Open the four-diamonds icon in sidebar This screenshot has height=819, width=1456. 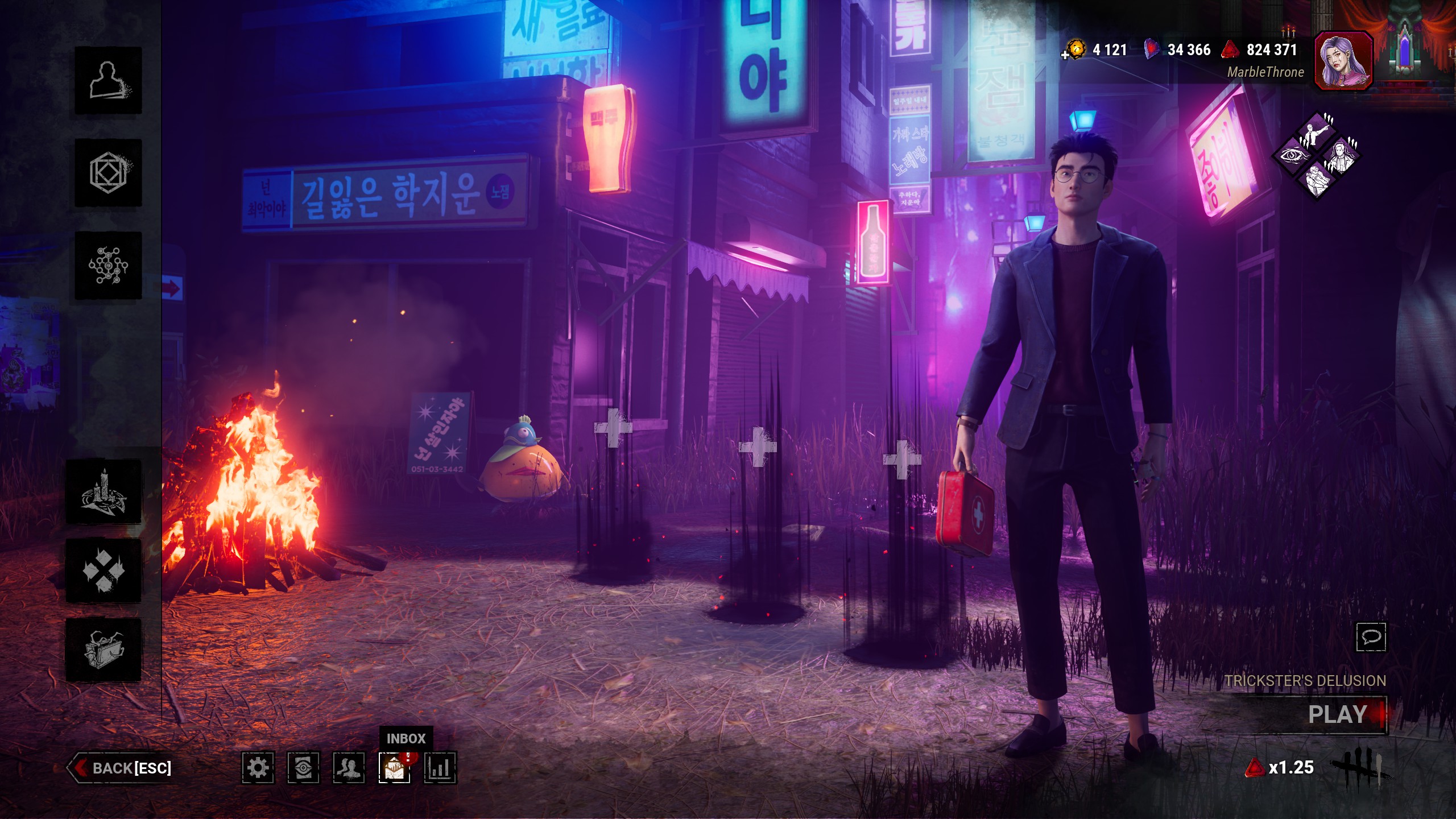[x=104, y=570]
